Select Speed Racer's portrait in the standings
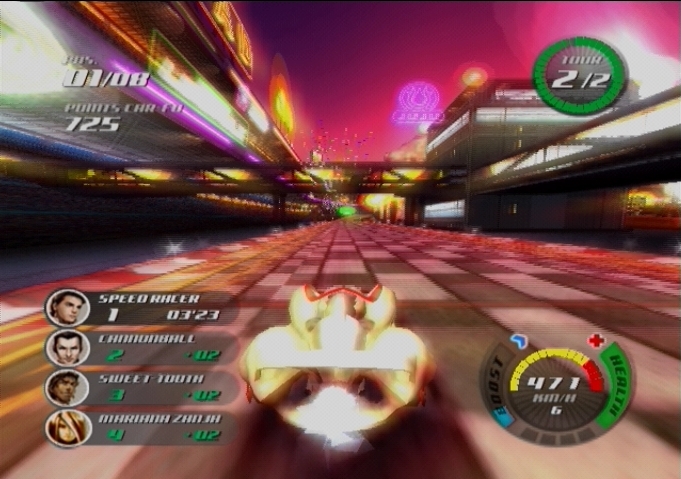 pyautogui.click(x=67, y=307)
